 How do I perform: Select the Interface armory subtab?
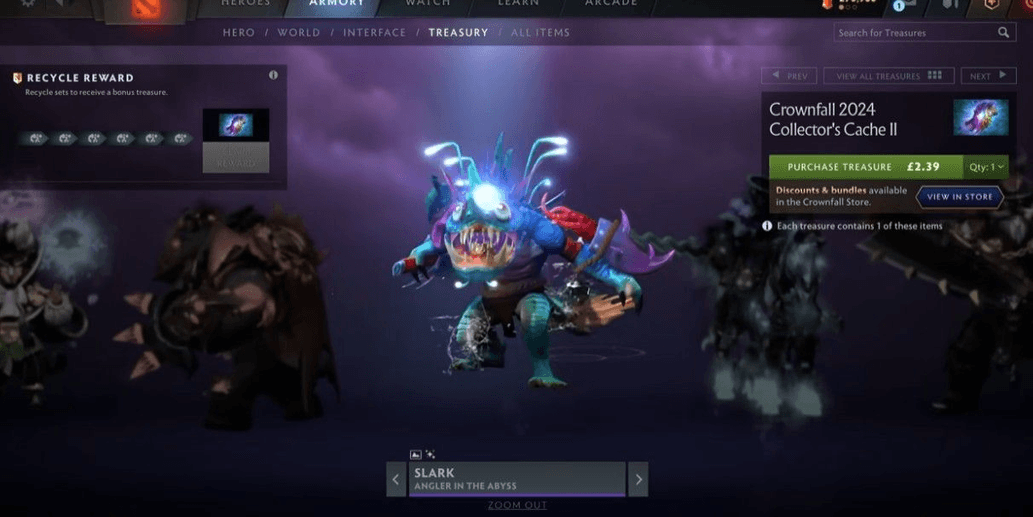374,33
